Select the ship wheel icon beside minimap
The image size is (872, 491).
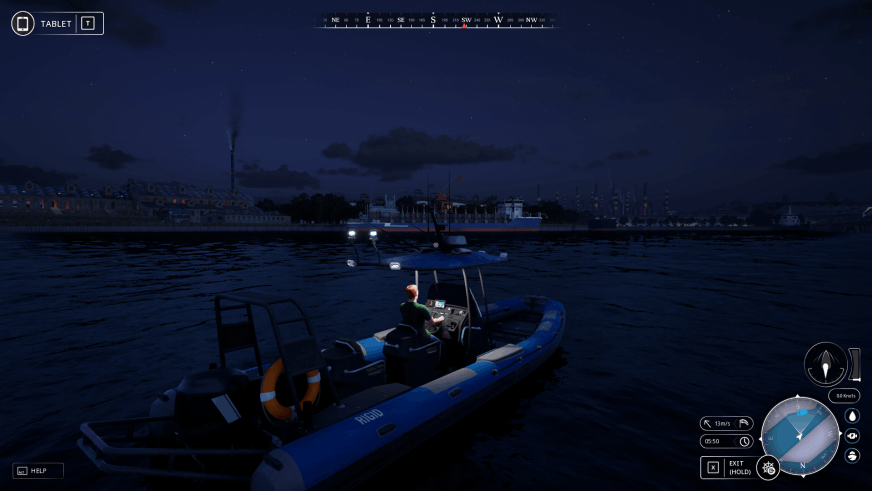point(769,466)
